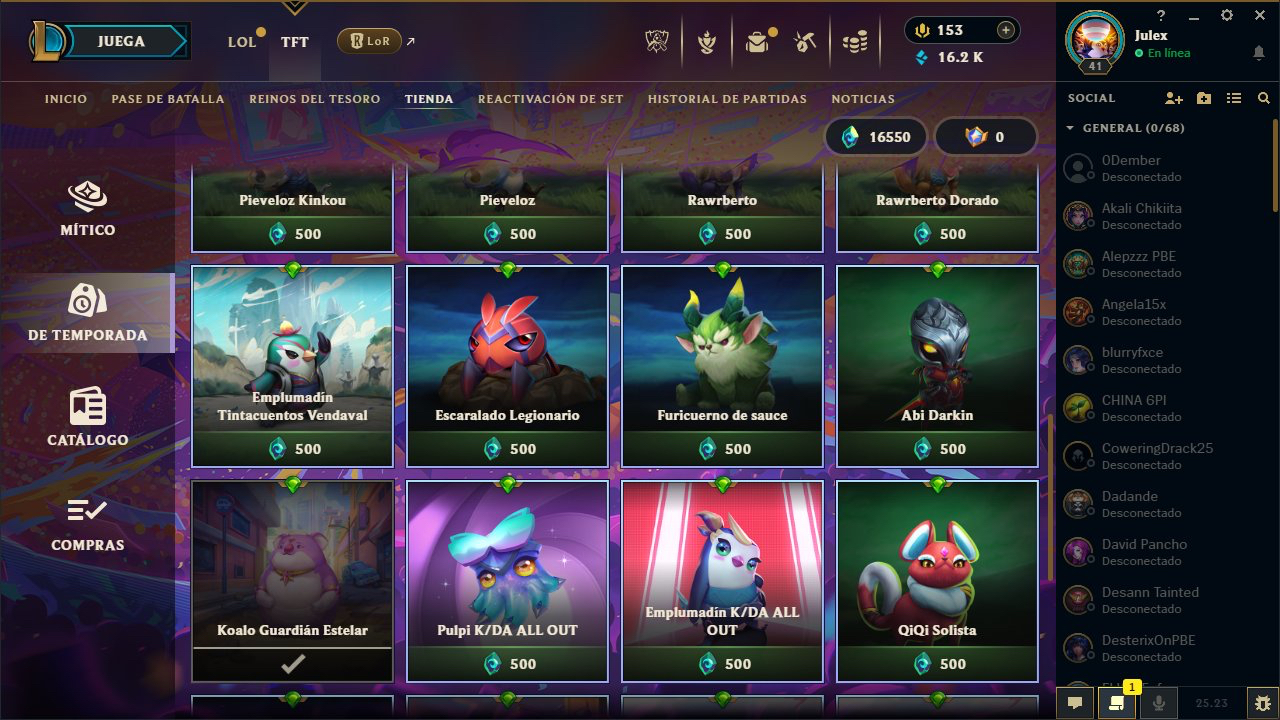Launch Legends of Runeterra via LoR button
The height and width of the screenshot is (720, 1280).
[370, 41]
